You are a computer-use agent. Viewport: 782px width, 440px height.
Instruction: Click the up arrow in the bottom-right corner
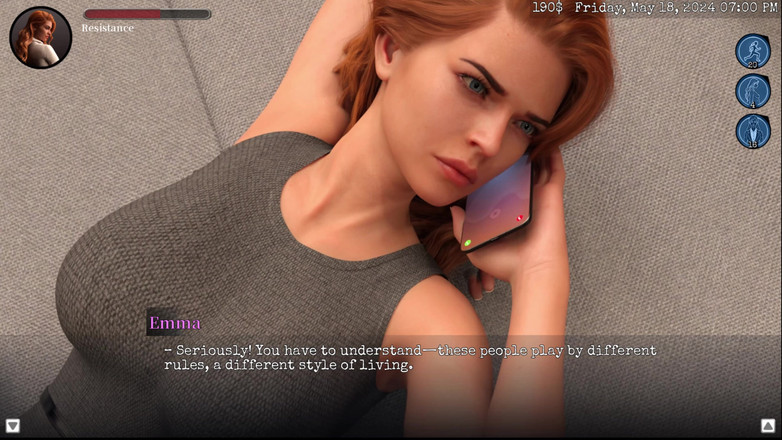767,426
